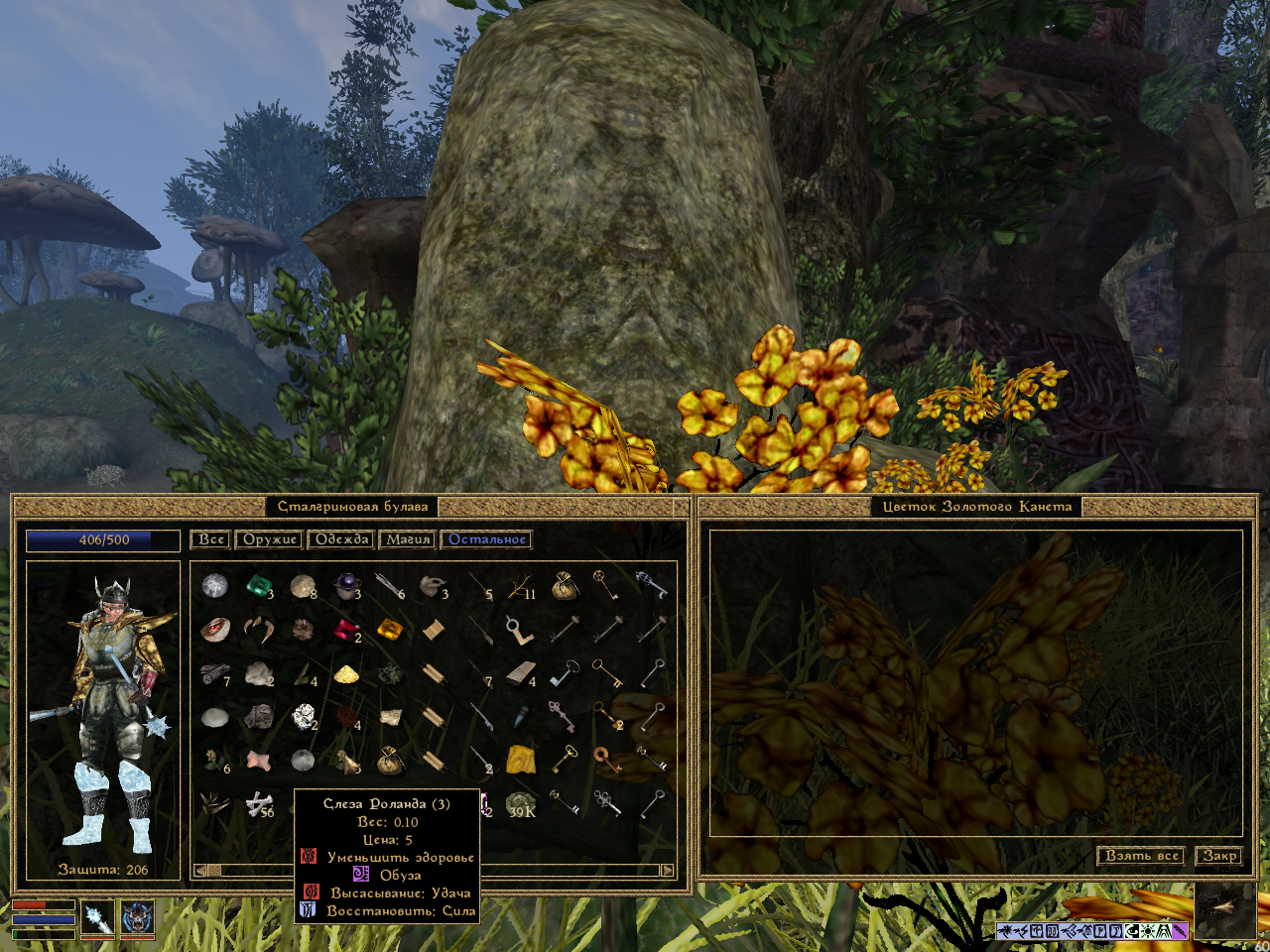Show all items with the Все filter
Screen dimensions: 1270x952
[210, 539]
